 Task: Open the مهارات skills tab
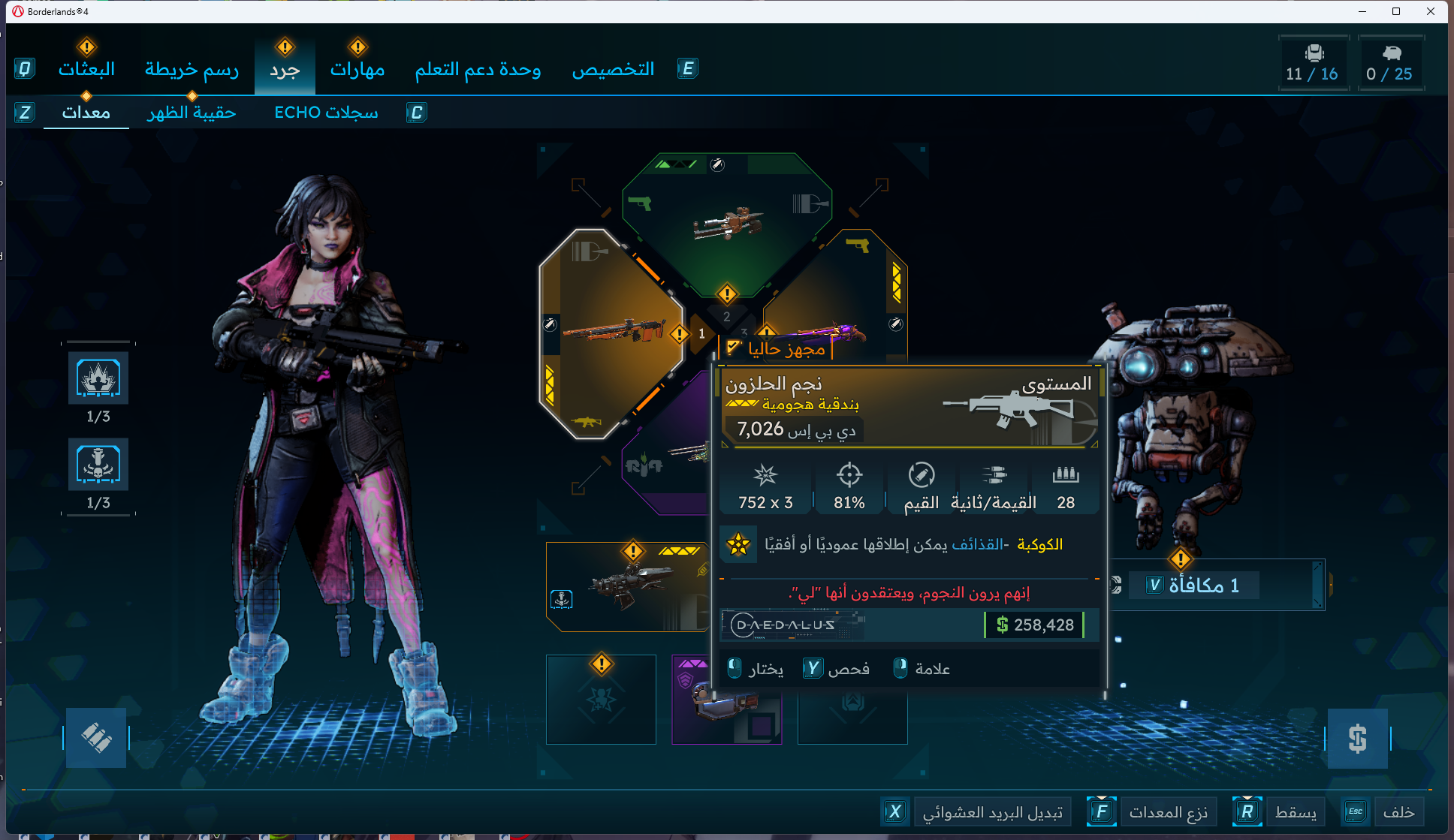point(357,70)
